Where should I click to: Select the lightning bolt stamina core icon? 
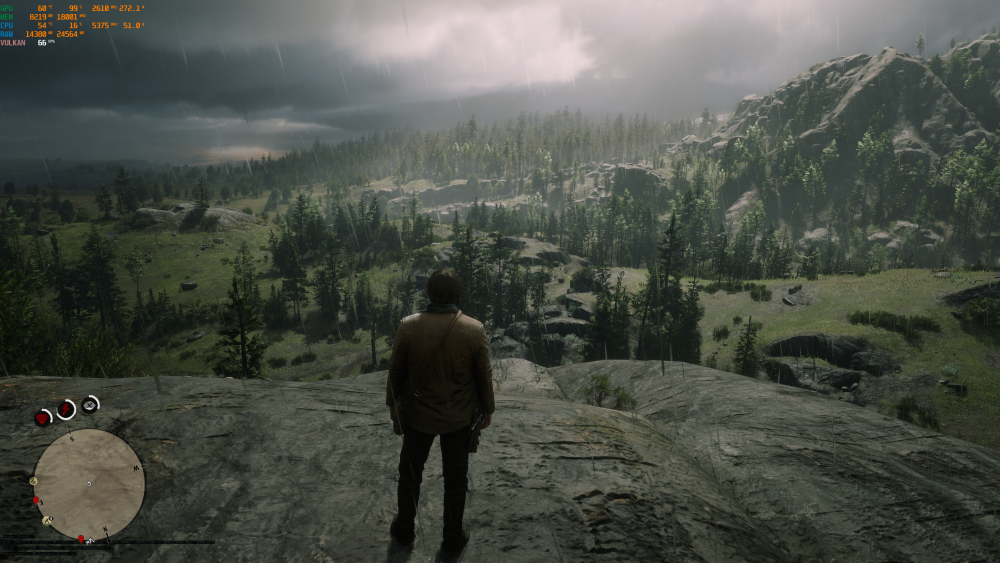tap(66, 408)
